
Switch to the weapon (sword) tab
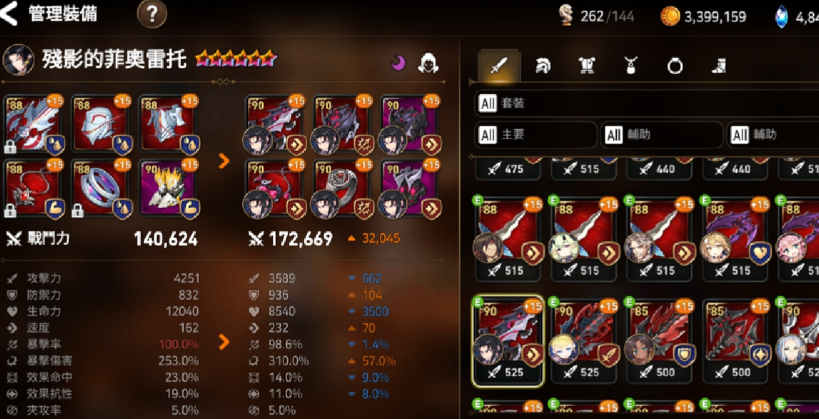[x=497, y=66]
